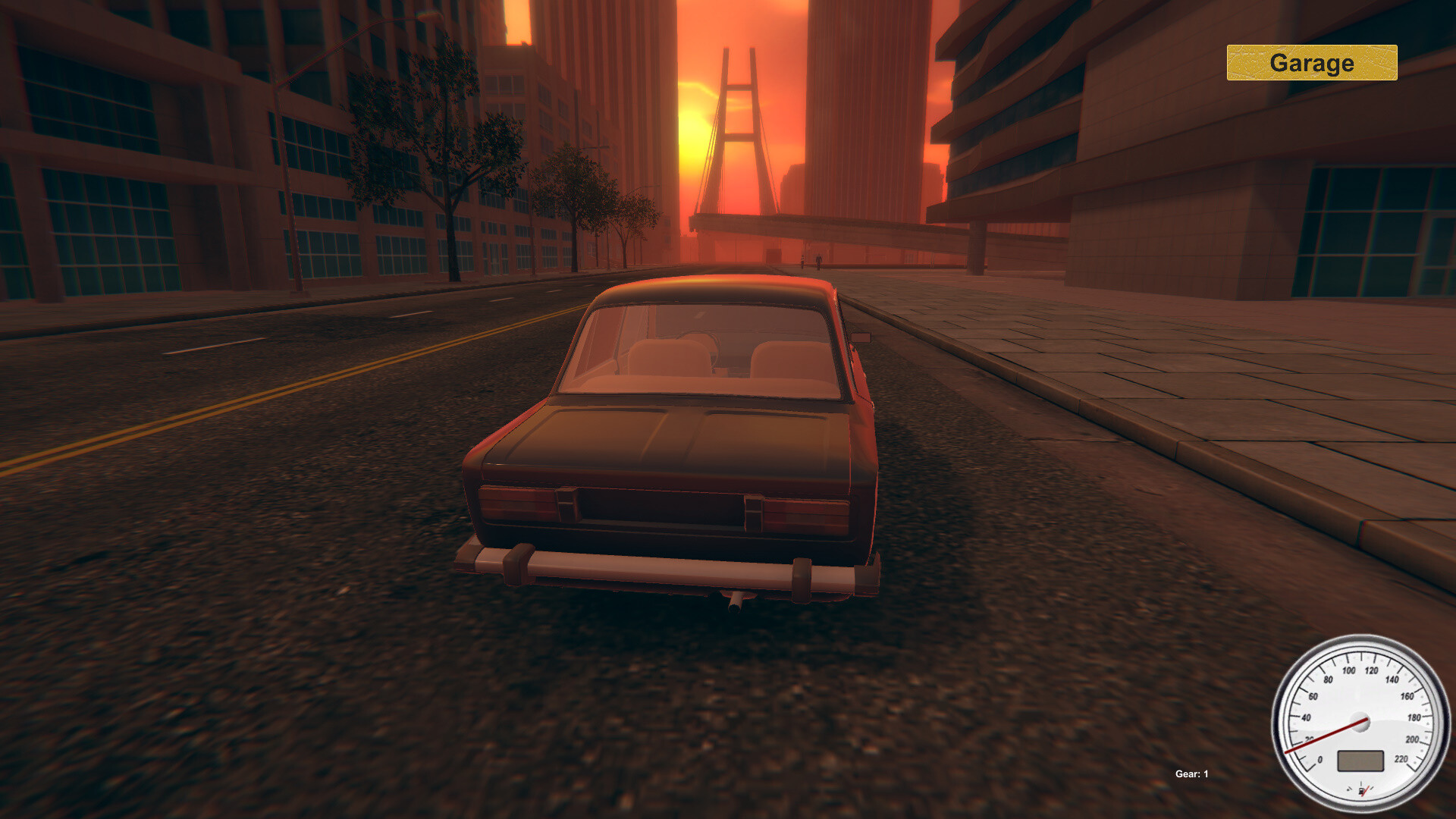This screenshot has height=819, width=1456.
Task: Click the odometer display inside the speedometer
Action: pos(1360,761)
